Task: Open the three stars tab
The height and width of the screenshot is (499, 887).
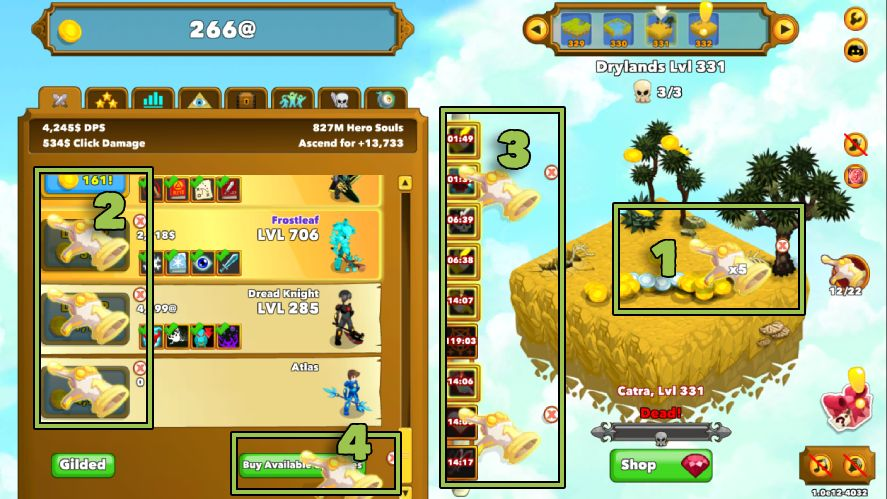Action: [105, 100]
